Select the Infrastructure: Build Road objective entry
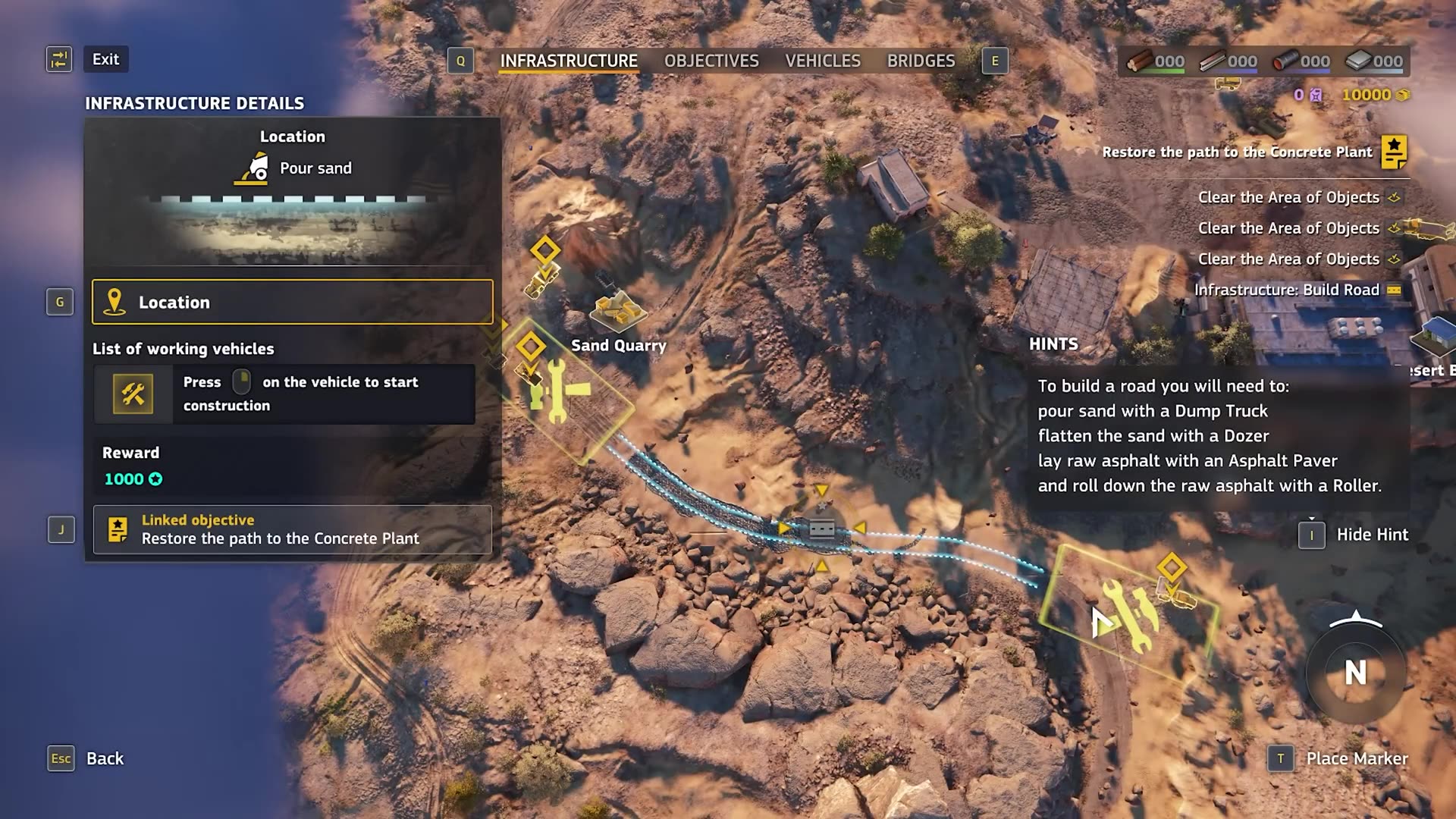This screenshot has width=1456, height=819. [x=1286, y=290]
